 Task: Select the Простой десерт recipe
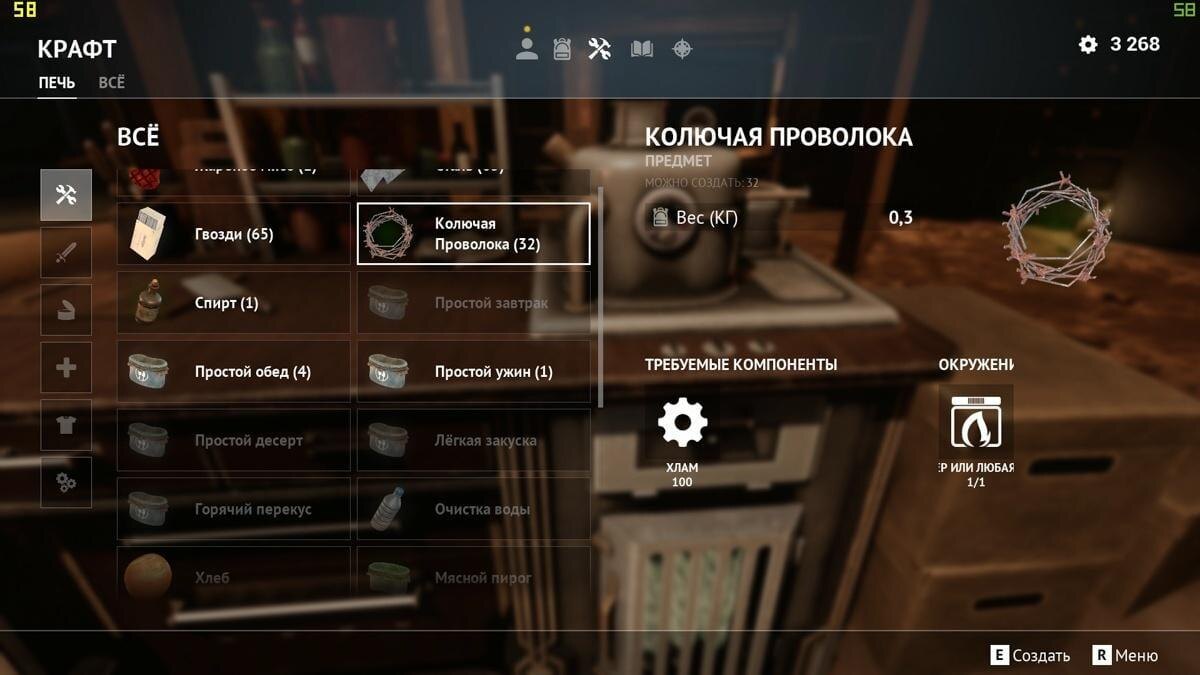pos(233,440)
